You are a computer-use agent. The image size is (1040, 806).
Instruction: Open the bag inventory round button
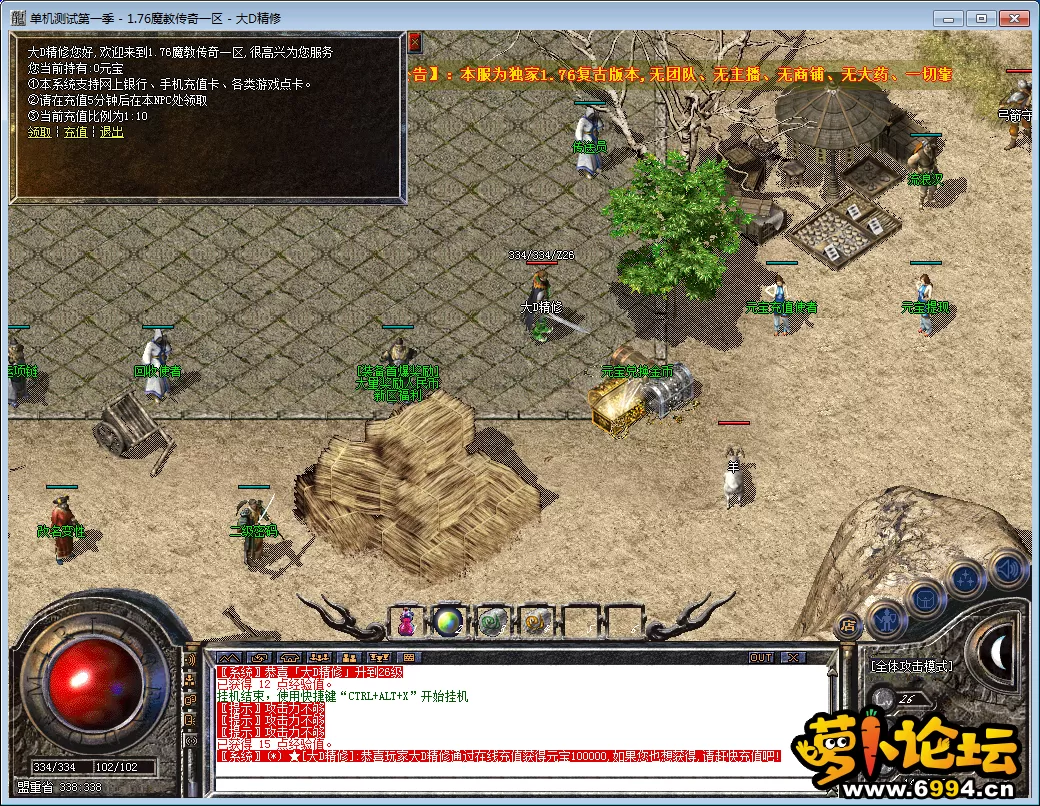[x=927, y=598]
